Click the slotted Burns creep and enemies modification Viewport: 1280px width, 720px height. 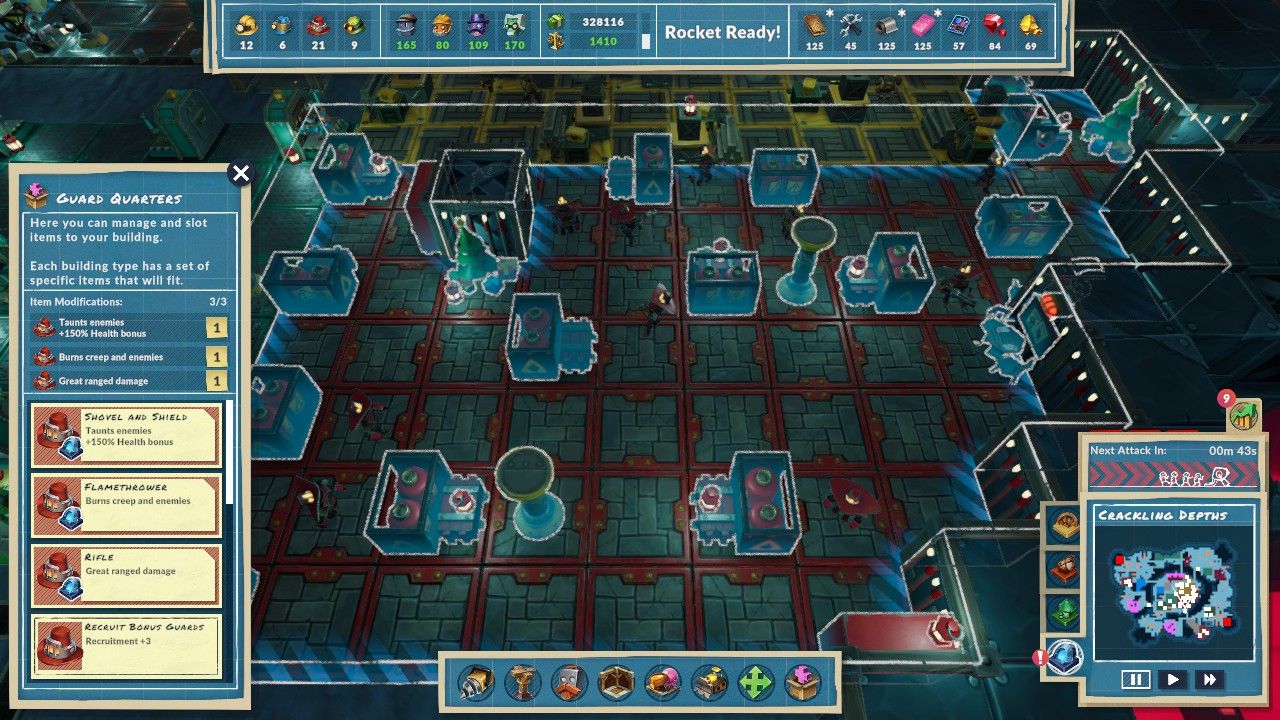(x=128, y=357)
